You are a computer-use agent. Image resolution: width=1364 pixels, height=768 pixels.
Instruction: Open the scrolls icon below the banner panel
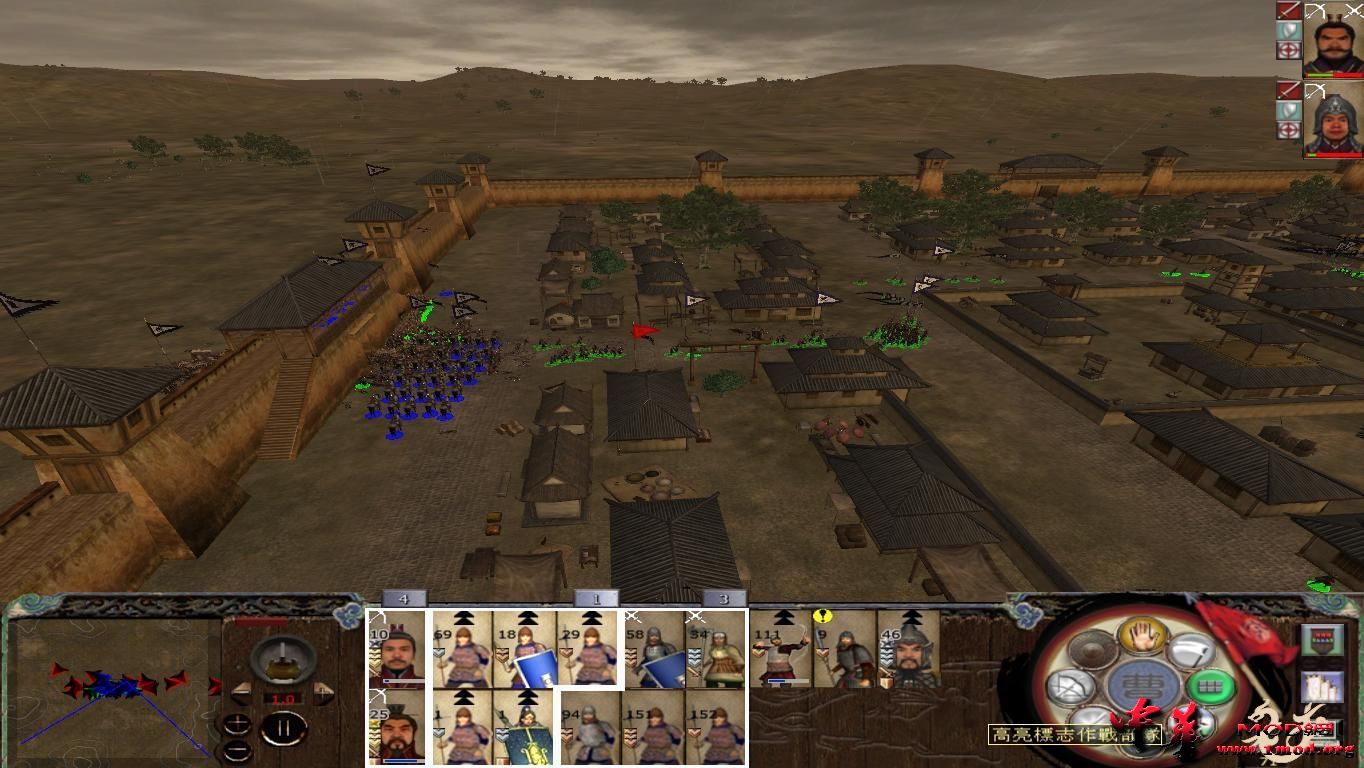[1322, 687]
